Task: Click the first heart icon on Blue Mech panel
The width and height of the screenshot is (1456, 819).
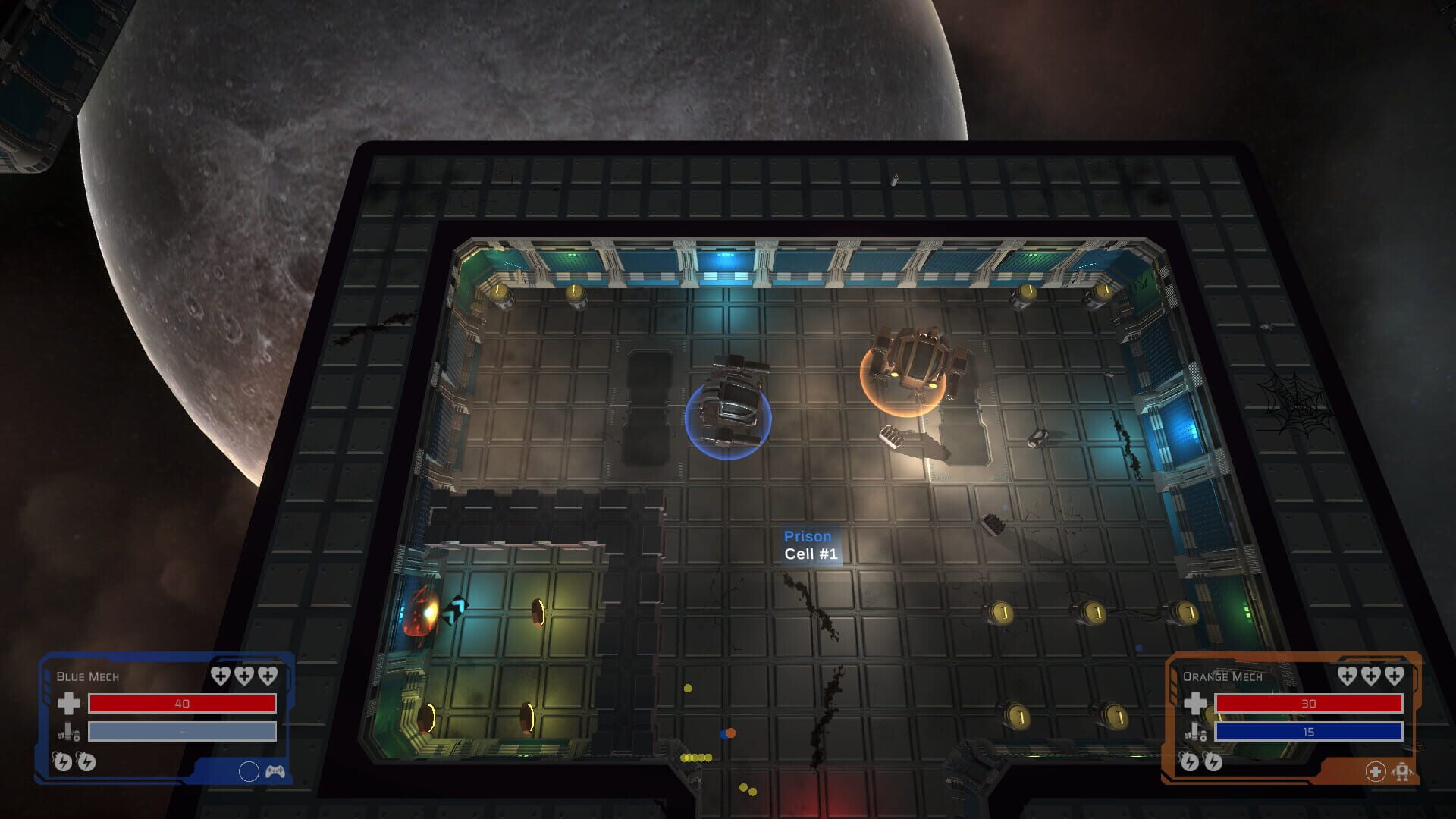Action: coord(220,676)
